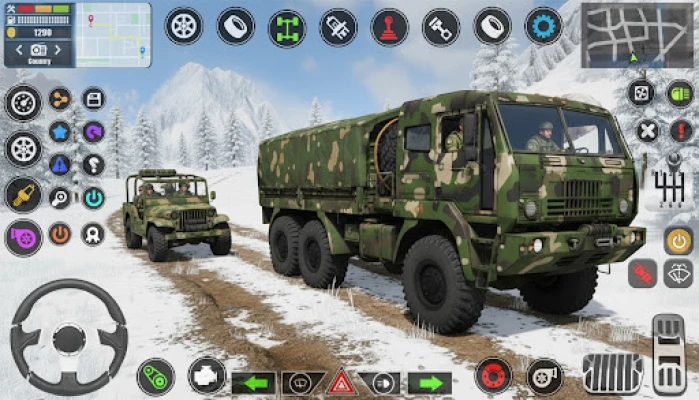Toggle the cyan power button

click(93, 198)
